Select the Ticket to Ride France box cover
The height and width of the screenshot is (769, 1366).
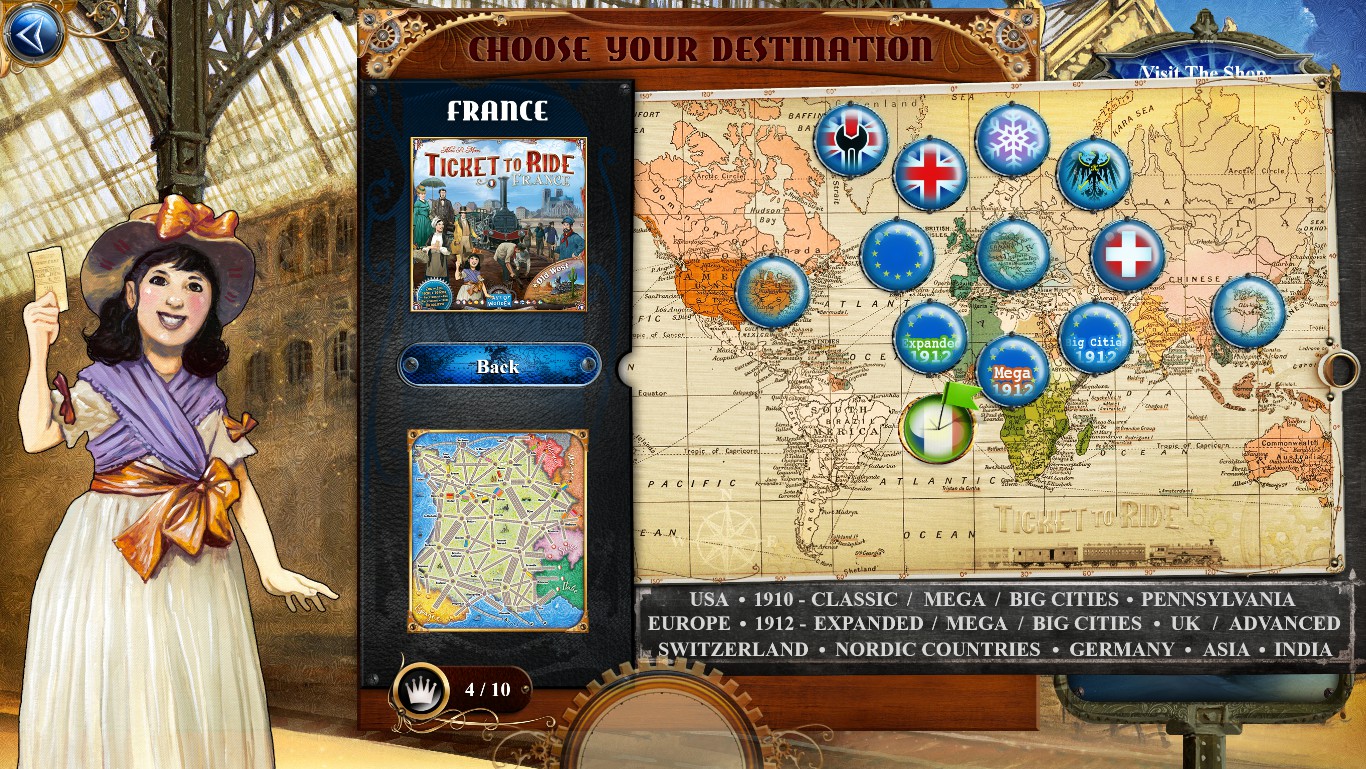[x=498, y=224]
